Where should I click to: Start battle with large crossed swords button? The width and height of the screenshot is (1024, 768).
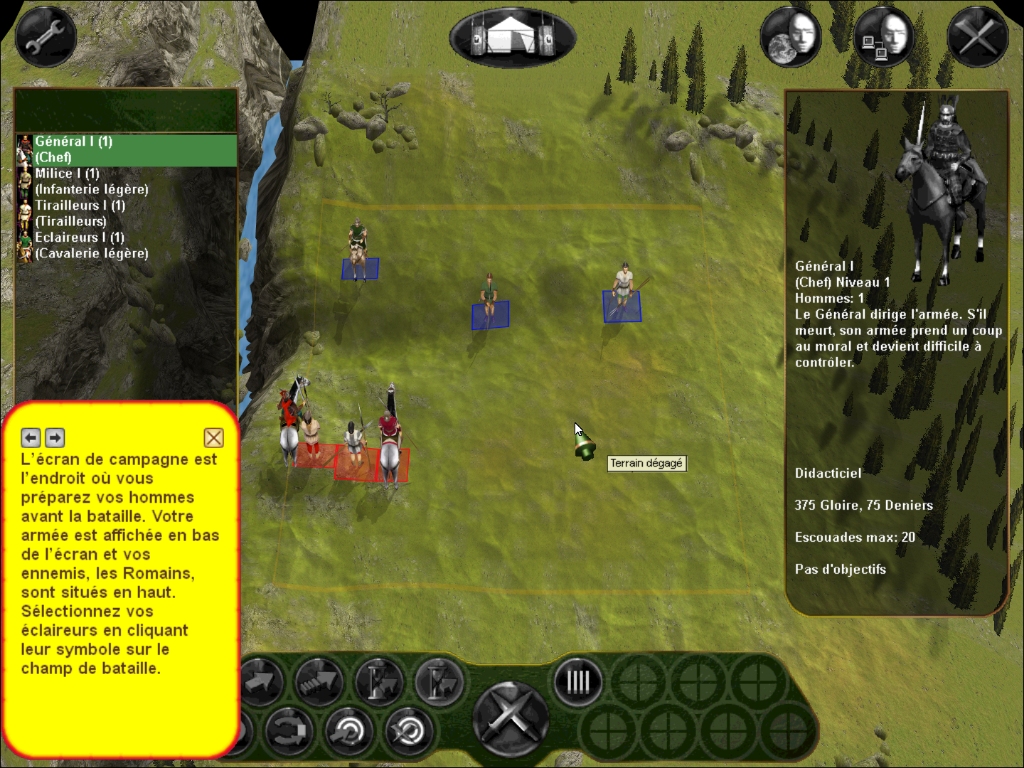point(510,718)
